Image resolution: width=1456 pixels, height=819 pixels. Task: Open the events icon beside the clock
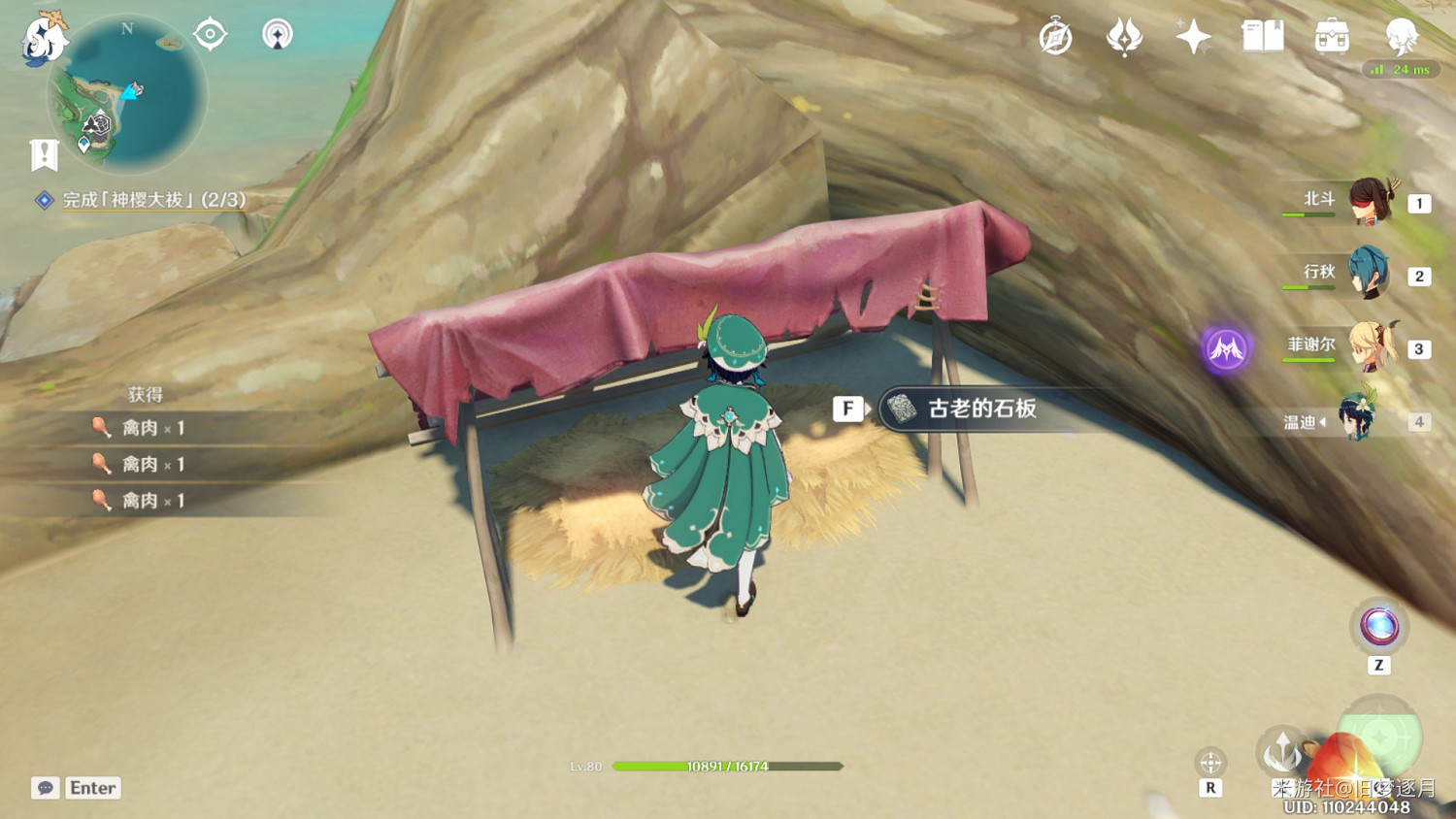pyautogui.click(x=1125, y=37)
